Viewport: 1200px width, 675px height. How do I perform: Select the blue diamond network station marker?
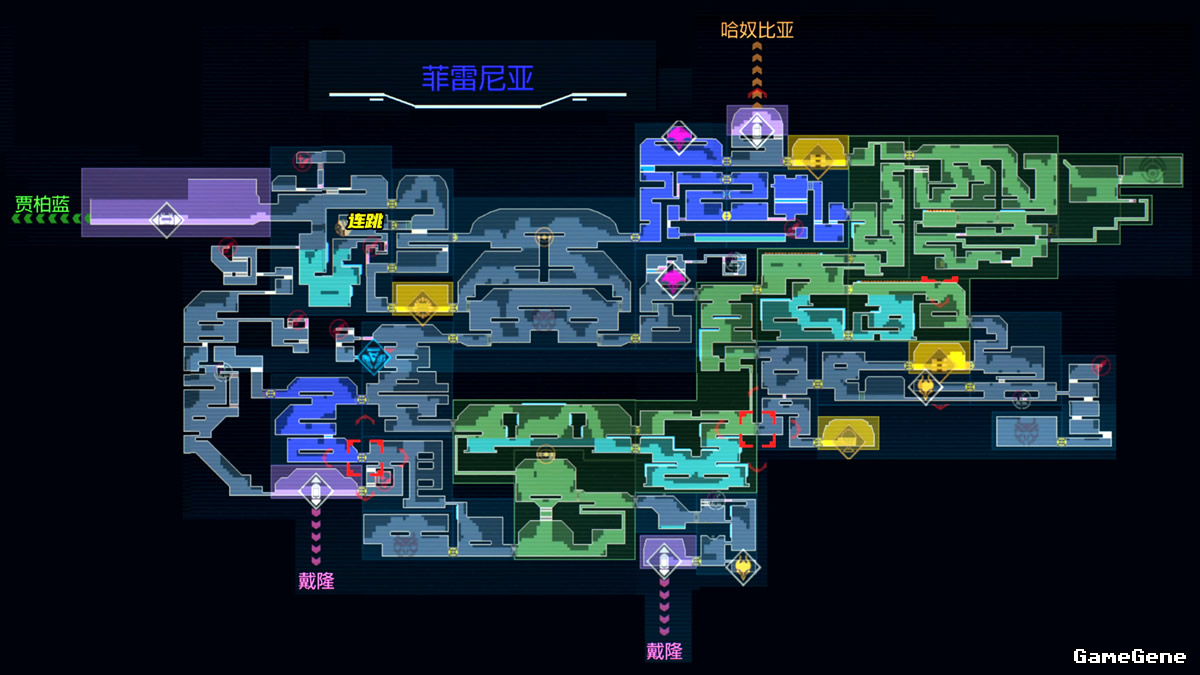click(x=373, y=355)
